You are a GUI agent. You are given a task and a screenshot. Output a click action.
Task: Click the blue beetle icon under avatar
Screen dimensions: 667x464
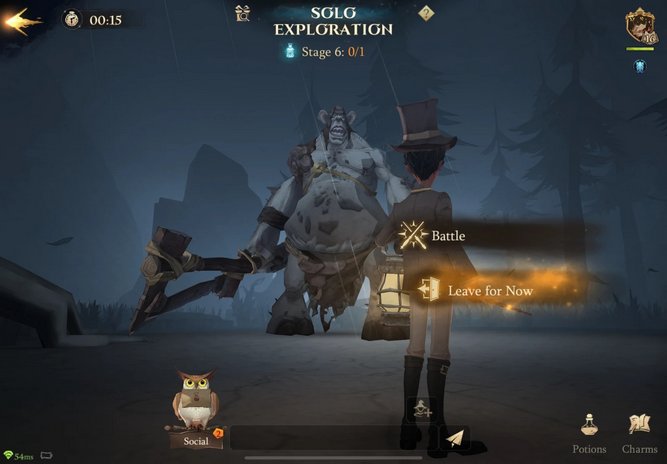[x=639, y=66]
